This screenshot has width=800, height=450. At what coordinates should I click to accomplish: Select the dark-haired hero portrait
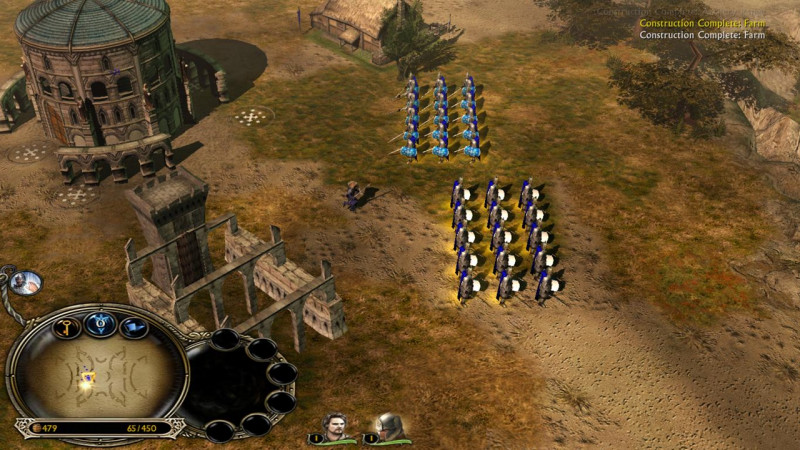tap(337, 425)
